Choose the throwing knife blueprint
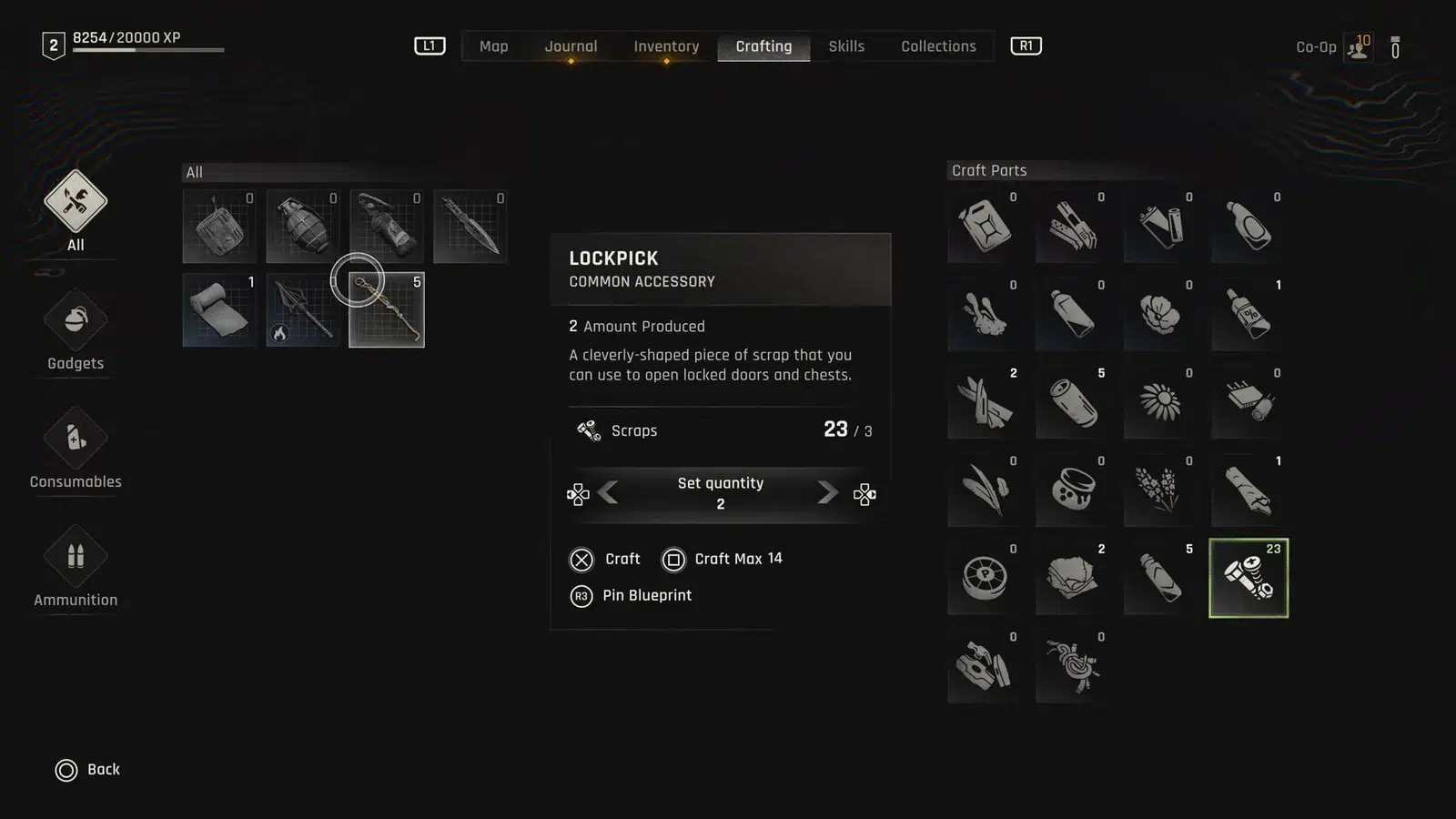Viewport: 1456px width, 819px height. coord(470,226)
